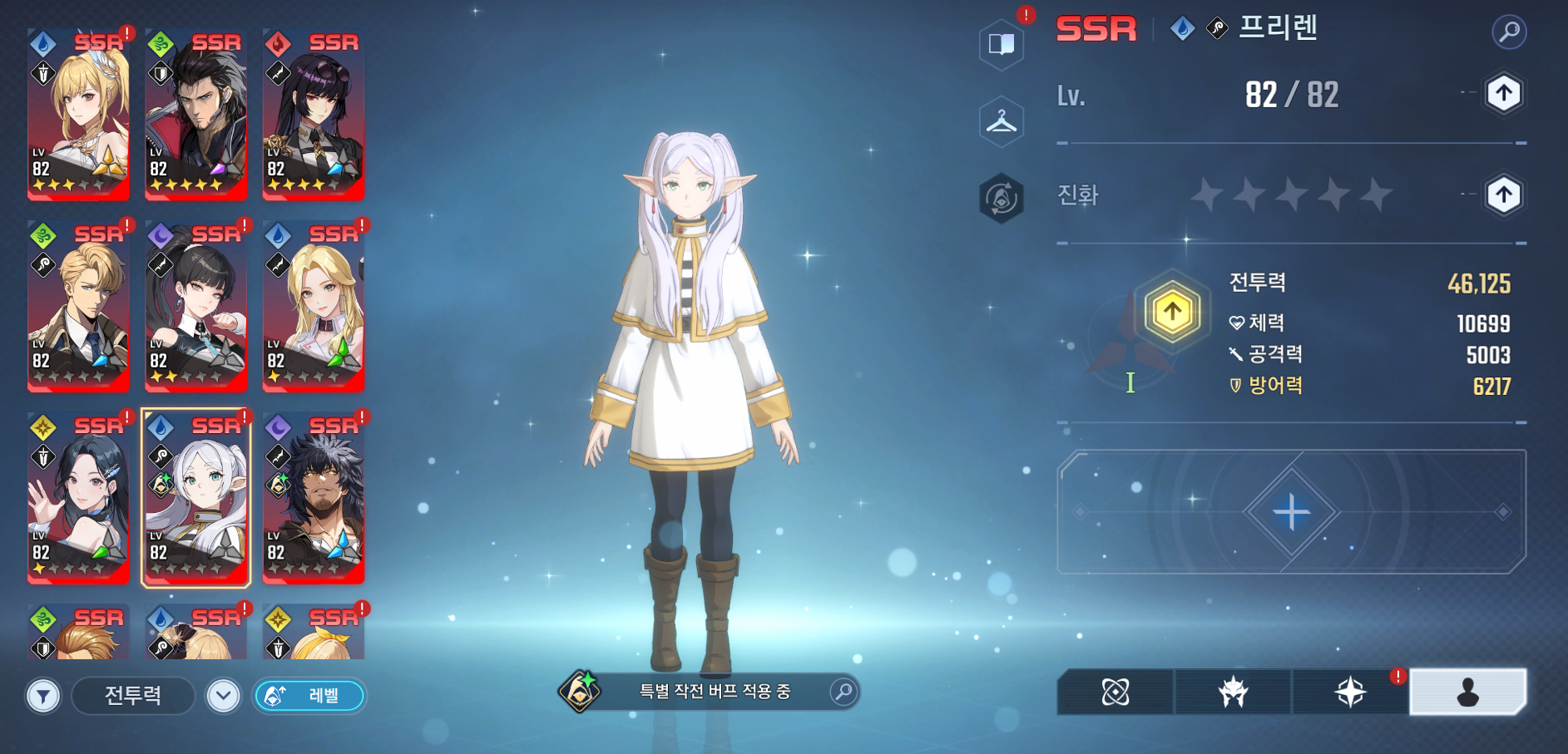Switch to the four-pointed star tab
Viewport: 1568px width, 754px height.
[x=1350, y=692]
